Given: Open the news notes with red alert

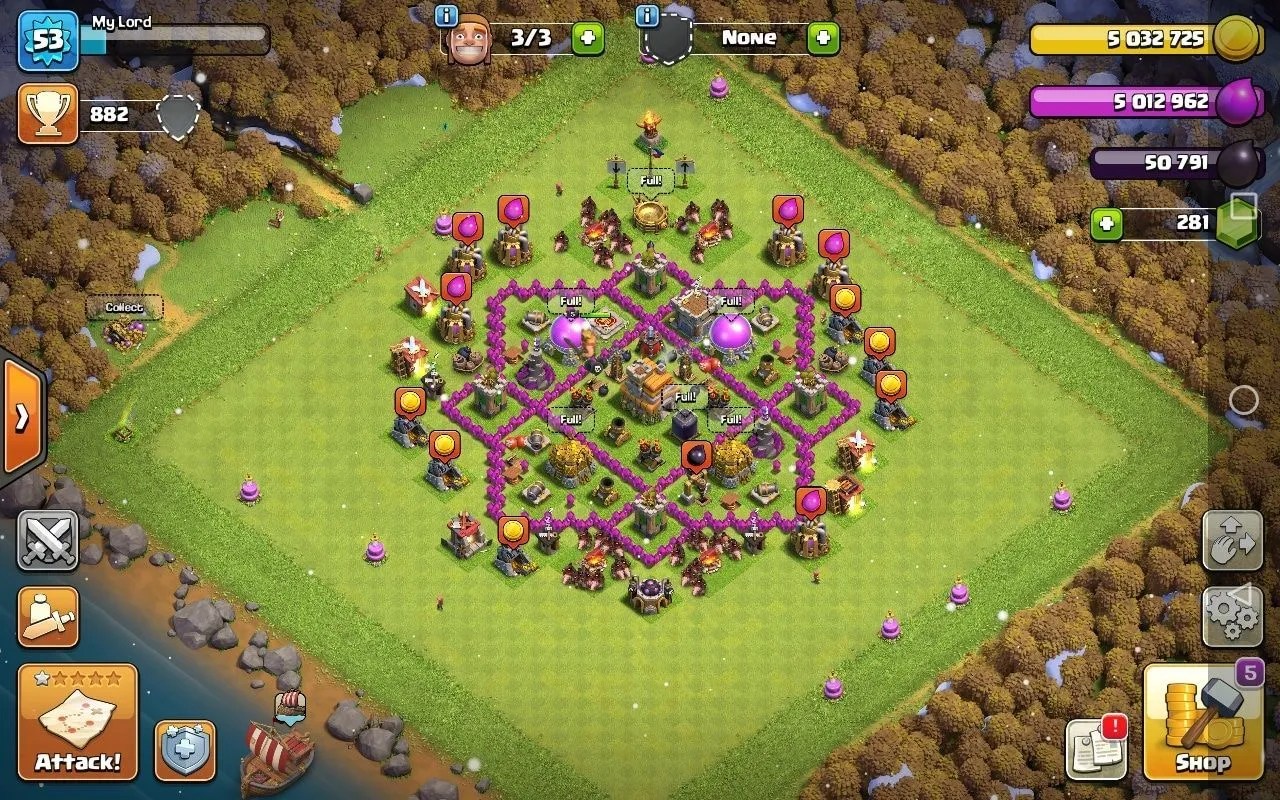Looking at the screenshot, I should (x=1096, y=748).
